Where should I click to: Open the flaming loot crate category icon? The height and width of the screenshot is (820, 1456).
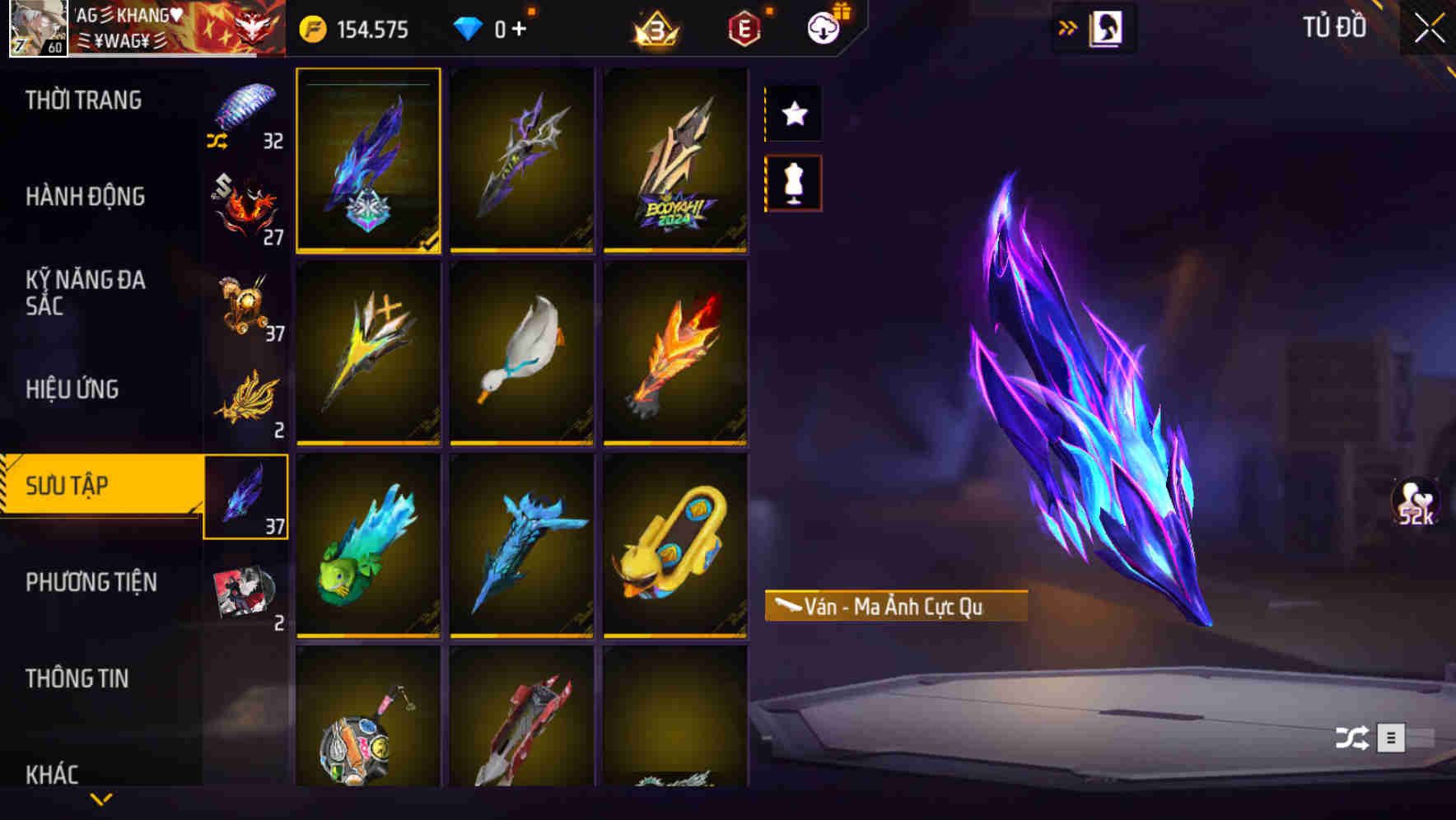246,203
